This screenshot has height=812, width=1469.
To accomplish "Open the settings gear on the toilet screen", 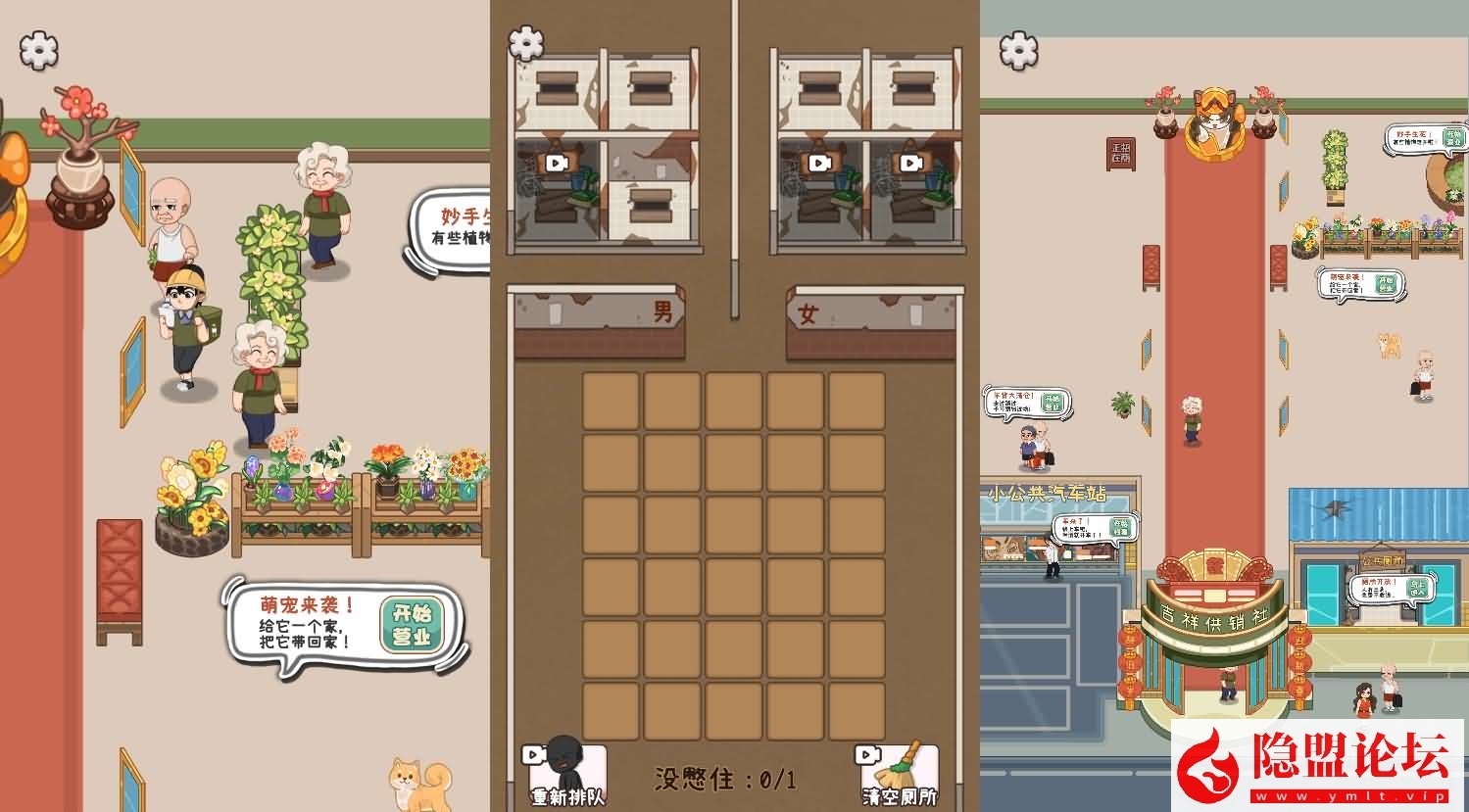I will pos(525,43).
